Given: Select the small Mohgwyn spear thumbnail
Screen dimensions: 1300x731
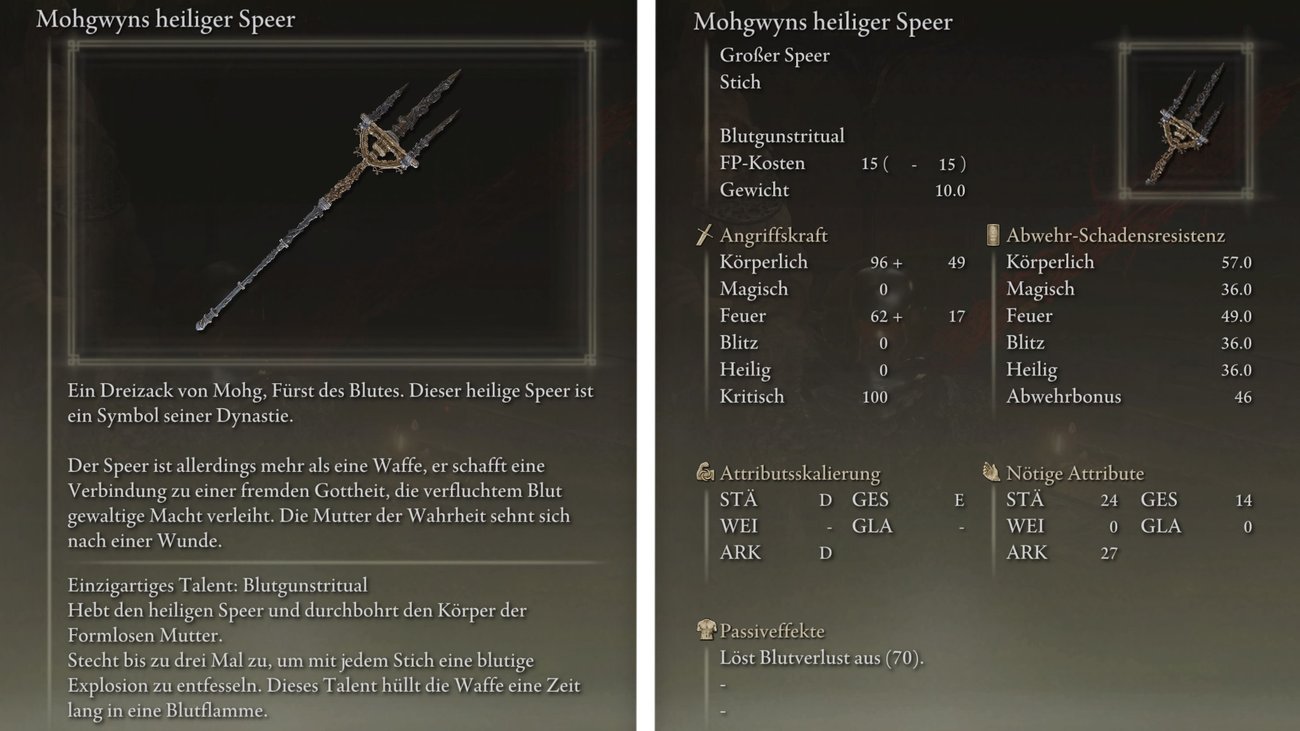Looking at the screenshot, I should click(1185, 123).
